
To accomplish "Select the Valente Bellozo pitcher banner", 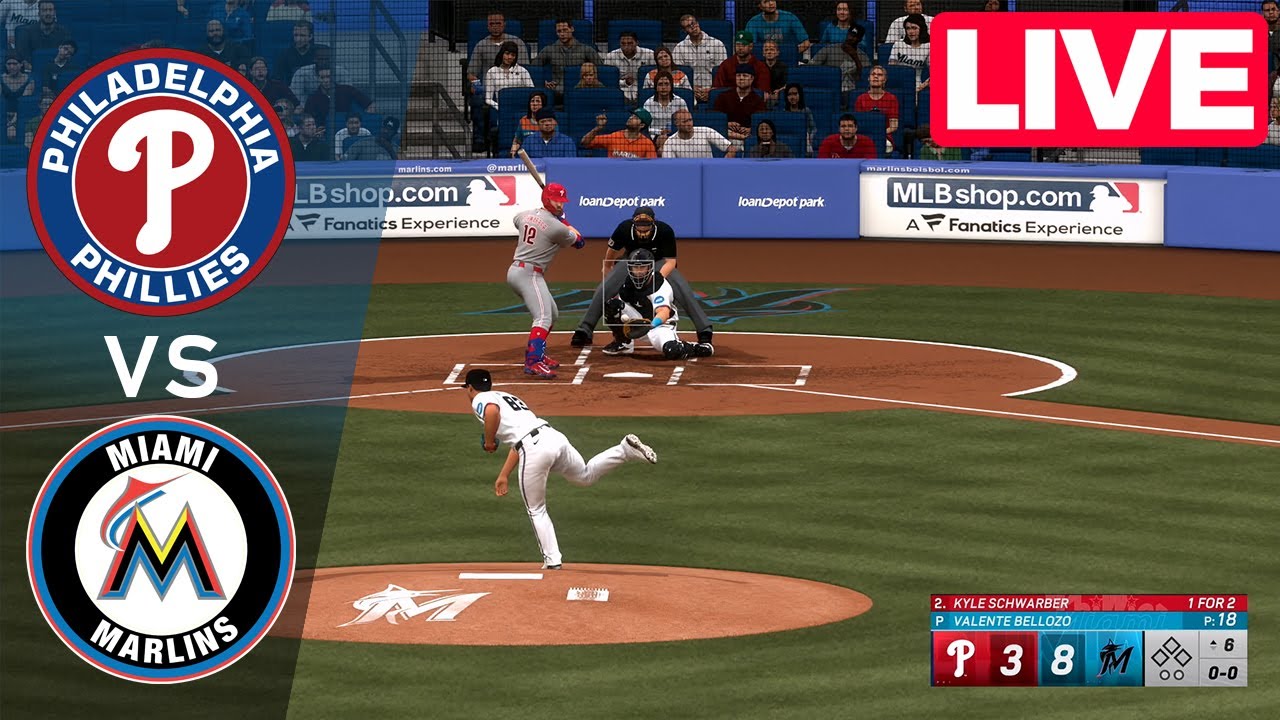I will click(1013, 619).
